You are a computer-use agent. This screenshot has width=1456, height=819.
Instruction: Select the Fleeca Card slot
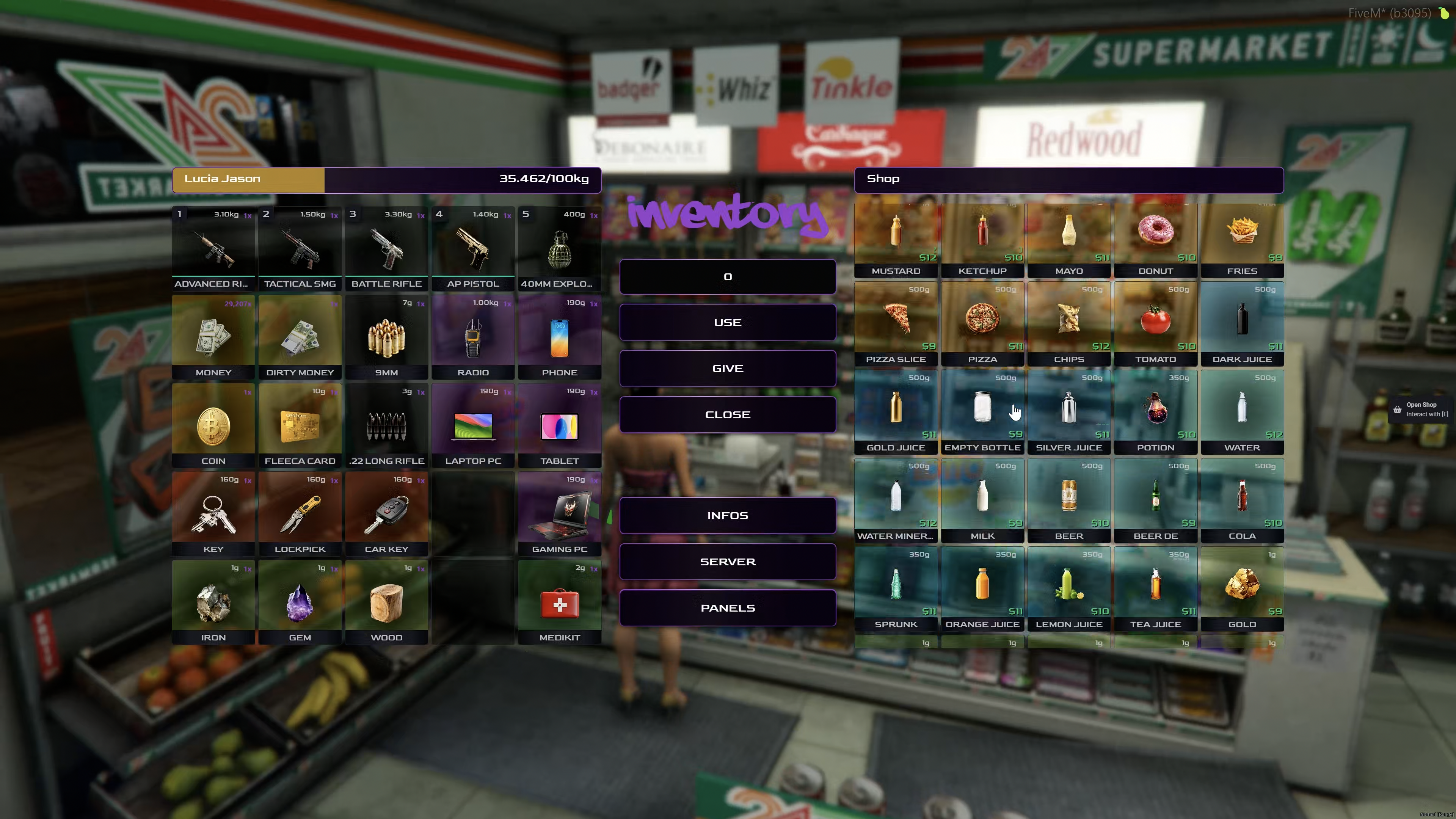click(x=300, y=425)
